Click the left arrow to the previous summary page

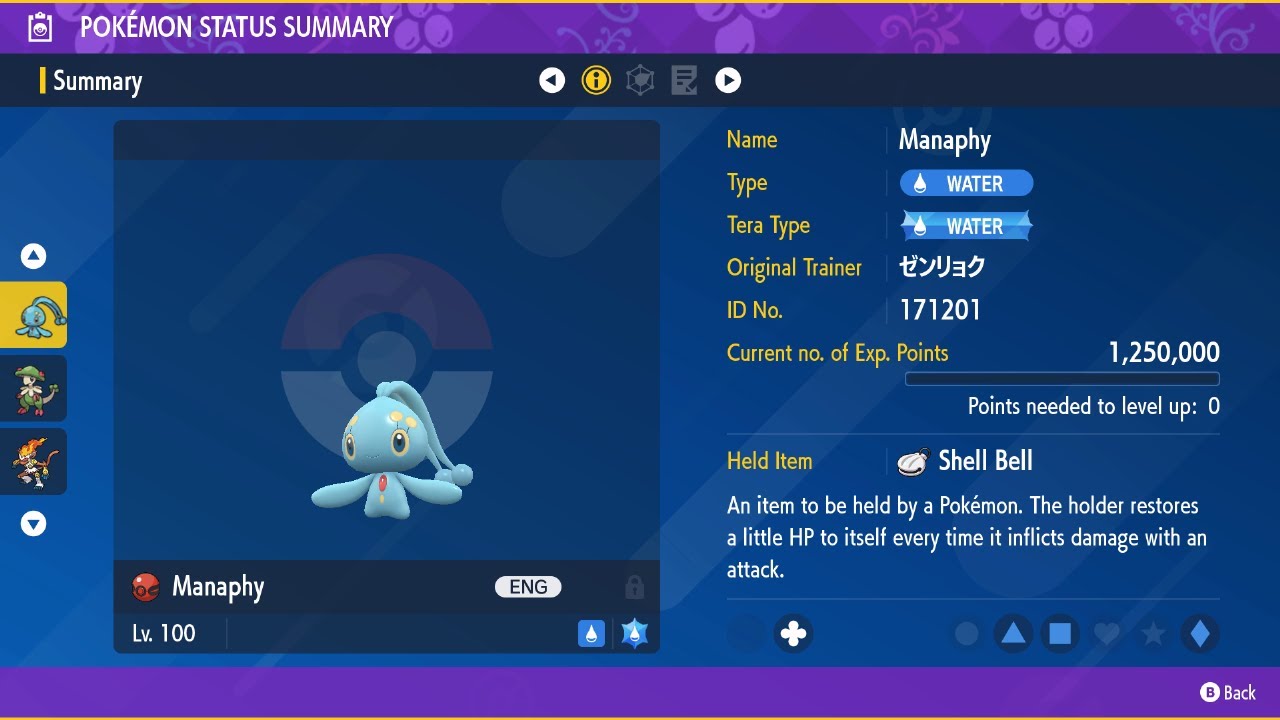552,80
